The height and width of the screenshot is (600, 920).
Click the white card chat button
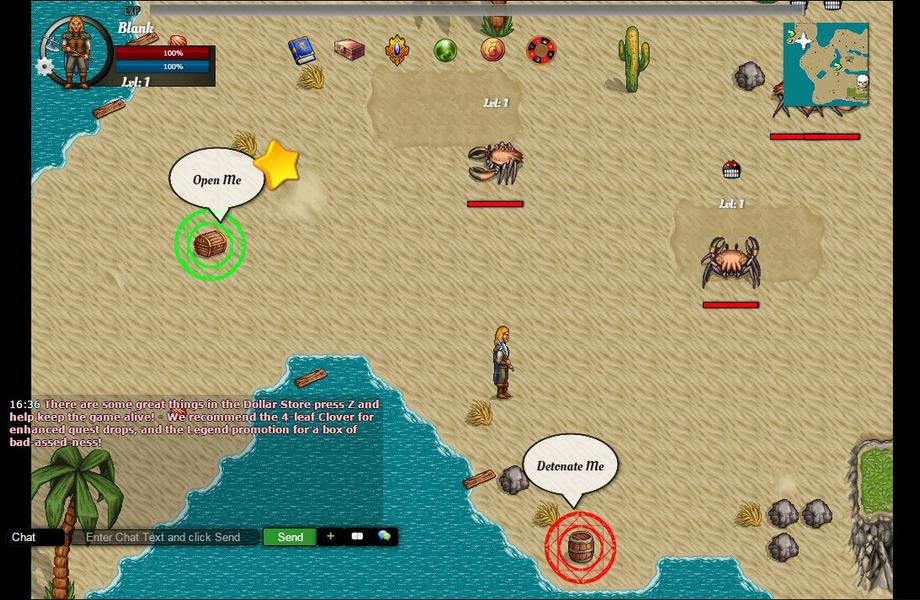click(357, 537)
